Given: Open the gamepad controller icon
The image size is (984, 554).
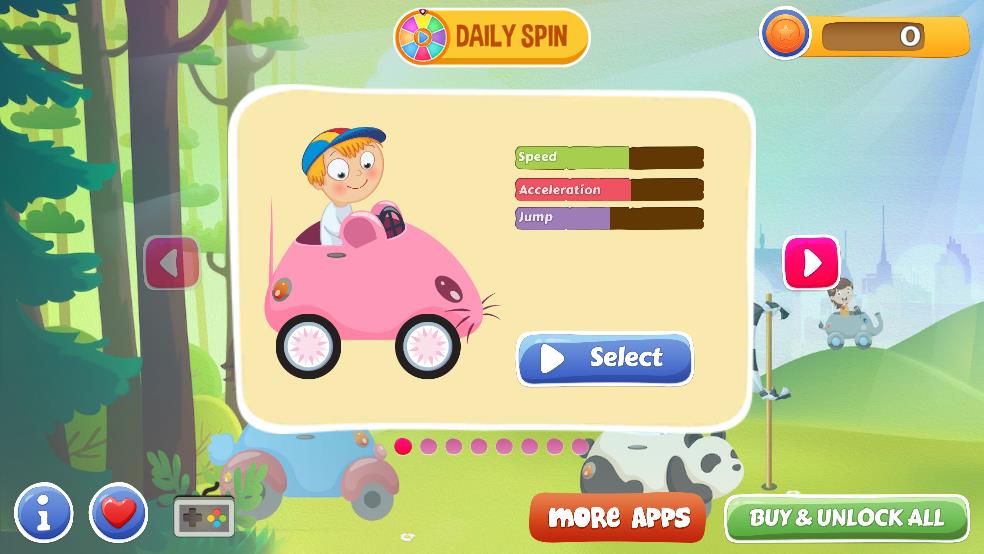Looking at the screenshot, I should click(204, 516).
